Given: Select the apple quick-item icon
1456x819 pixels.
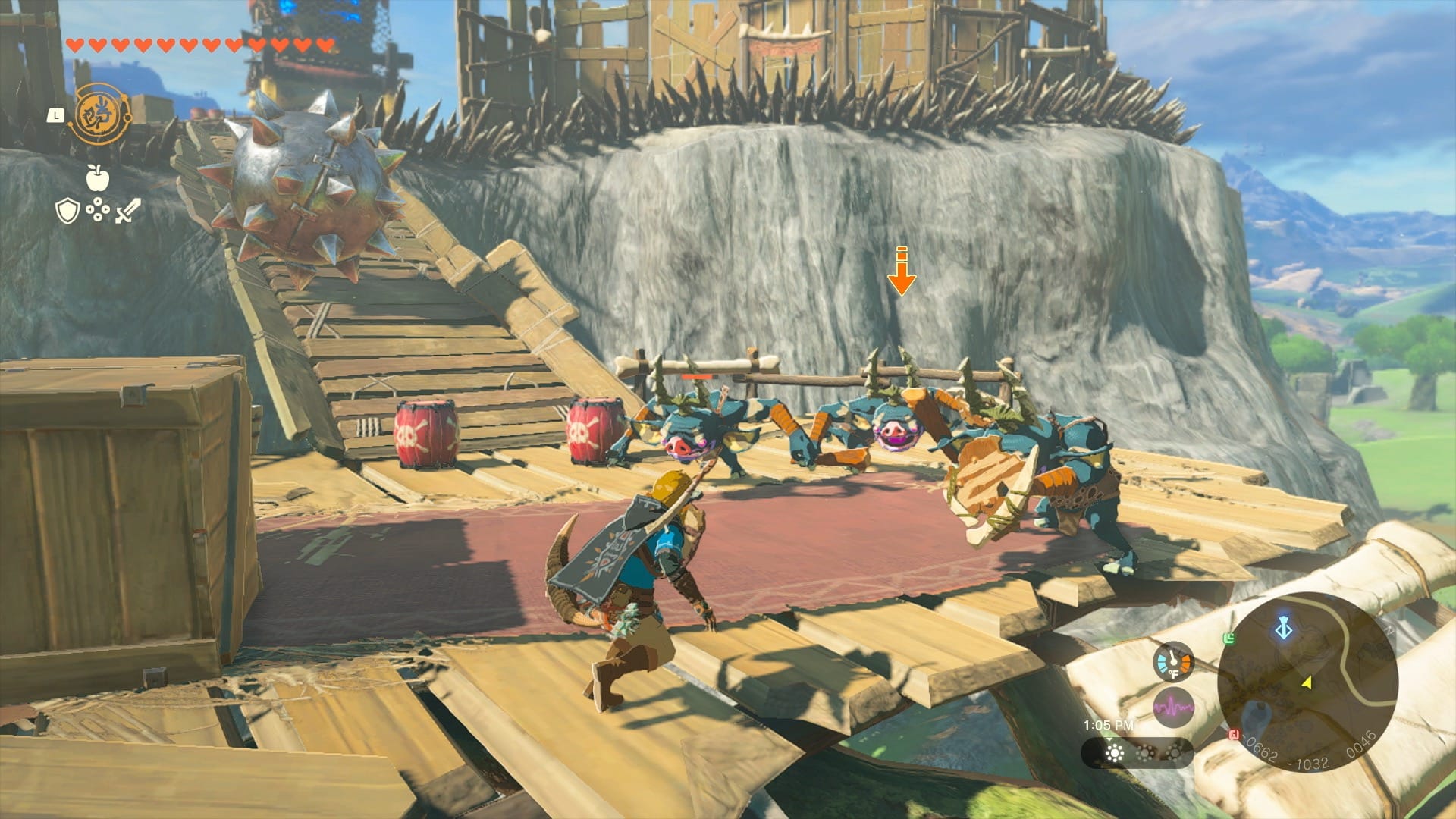Looking at the screenshot, I should tap(98, 177).
